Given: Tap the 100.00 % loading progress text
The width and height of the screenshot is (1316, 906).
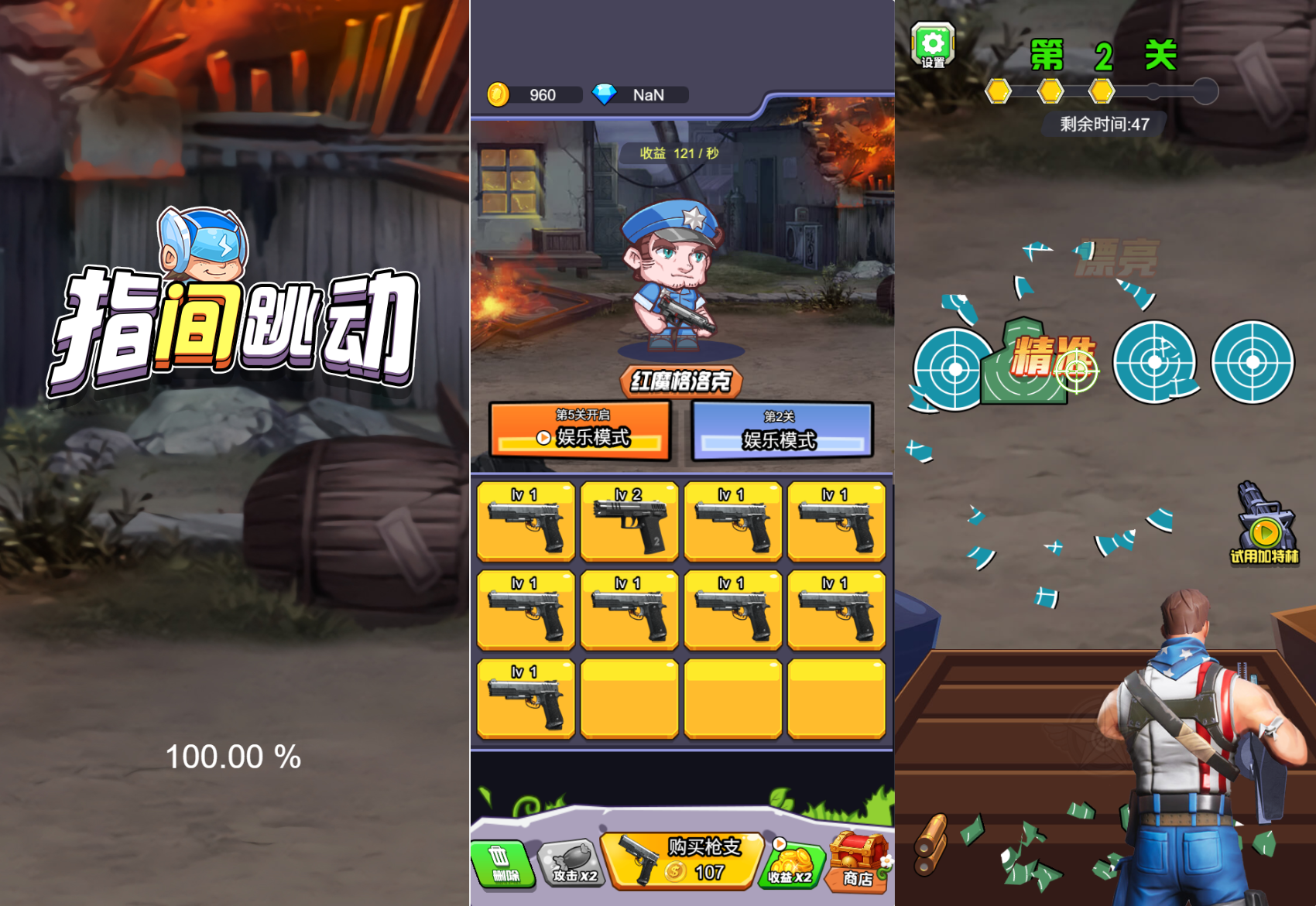Looking at the screenshot, I should 235,757.
